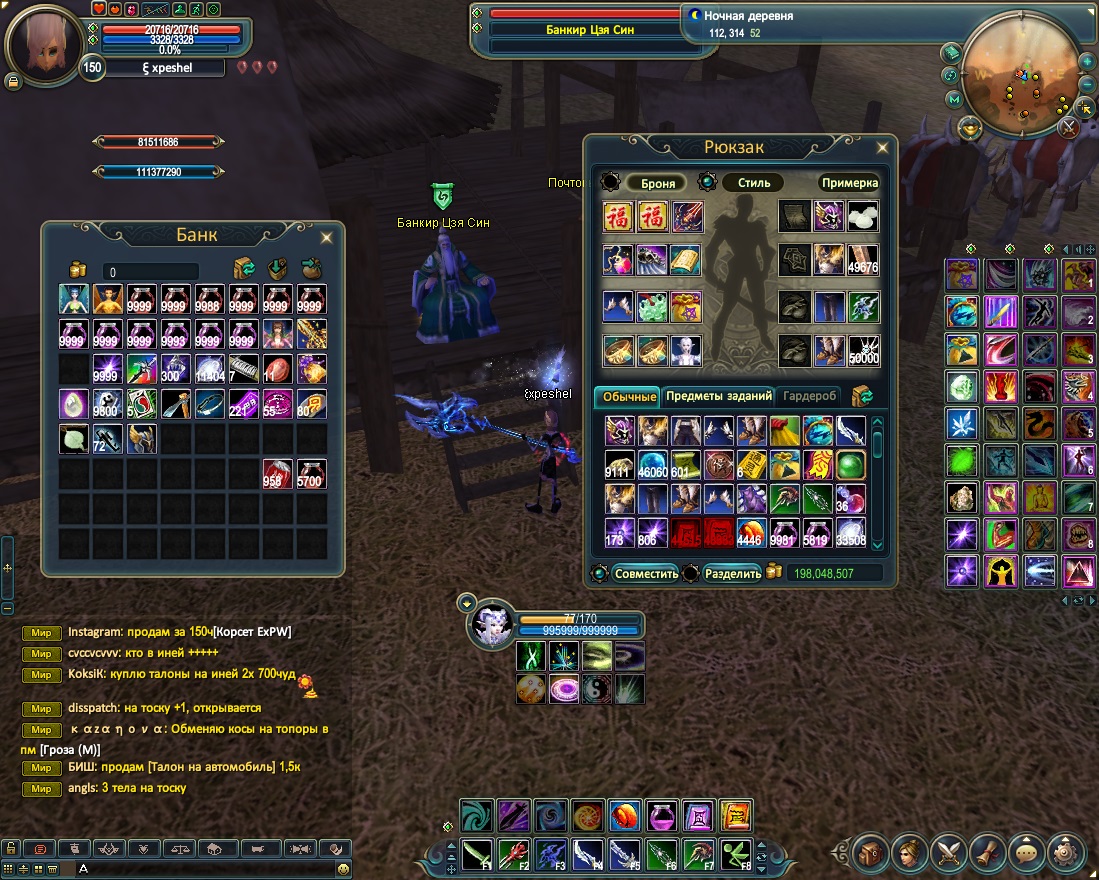Select the blue-haired fairy item in bank
This screenshot has height=880, width=1099.
74,299
